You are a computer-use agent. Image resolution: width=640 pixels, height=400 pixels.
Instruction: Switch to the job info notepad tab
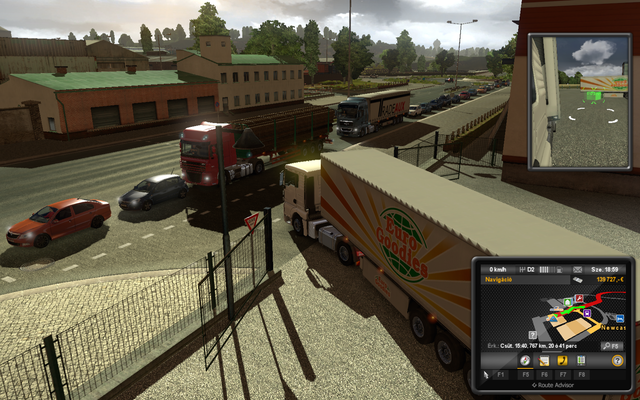point(545,360)
